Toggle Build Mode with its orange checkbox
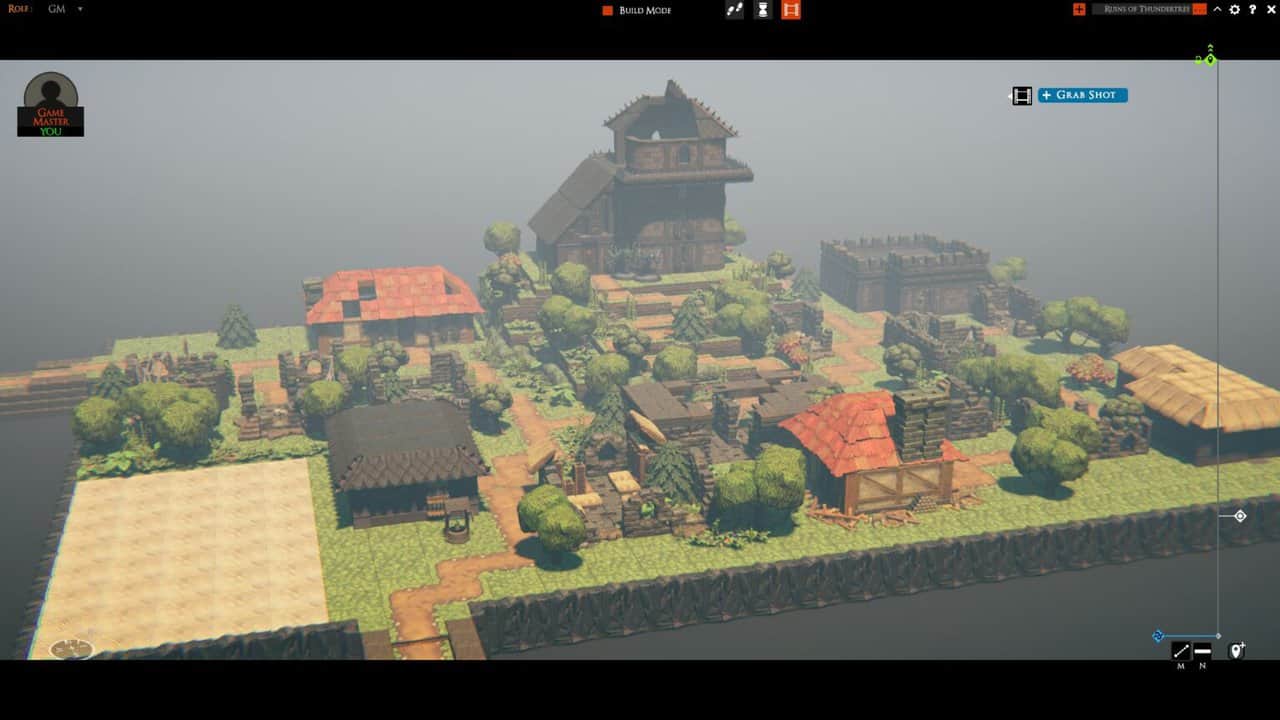This screenshot has height=720, width=1280. click(x=605, y=9)
